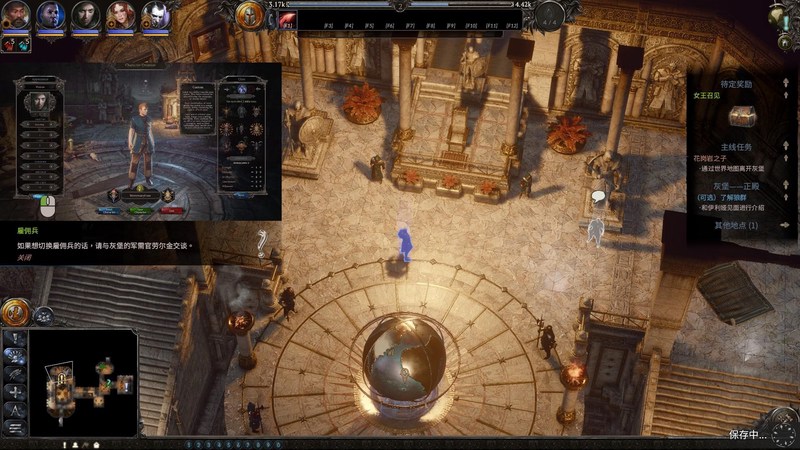
Task: Close the mercenary hint with 关闭
Action: pos(24,257)
